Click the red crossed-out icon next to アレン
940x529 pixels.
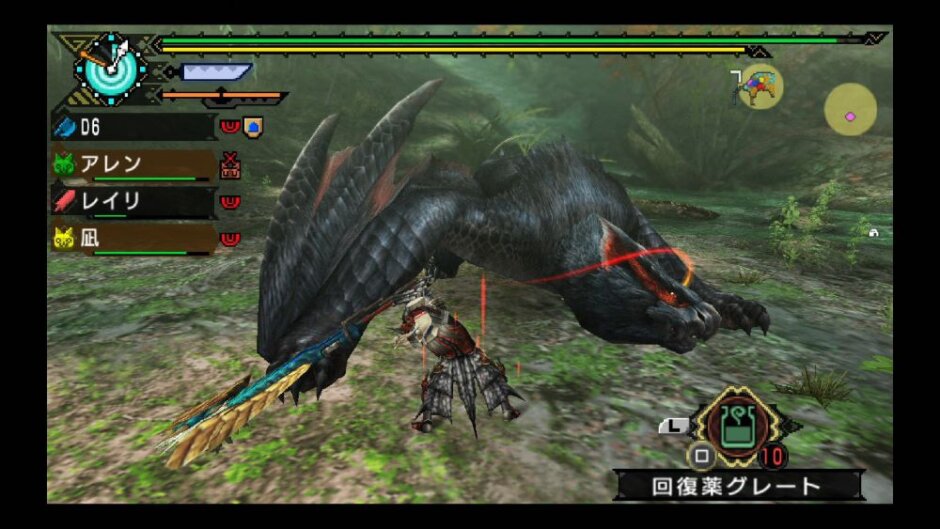[231, 164]
